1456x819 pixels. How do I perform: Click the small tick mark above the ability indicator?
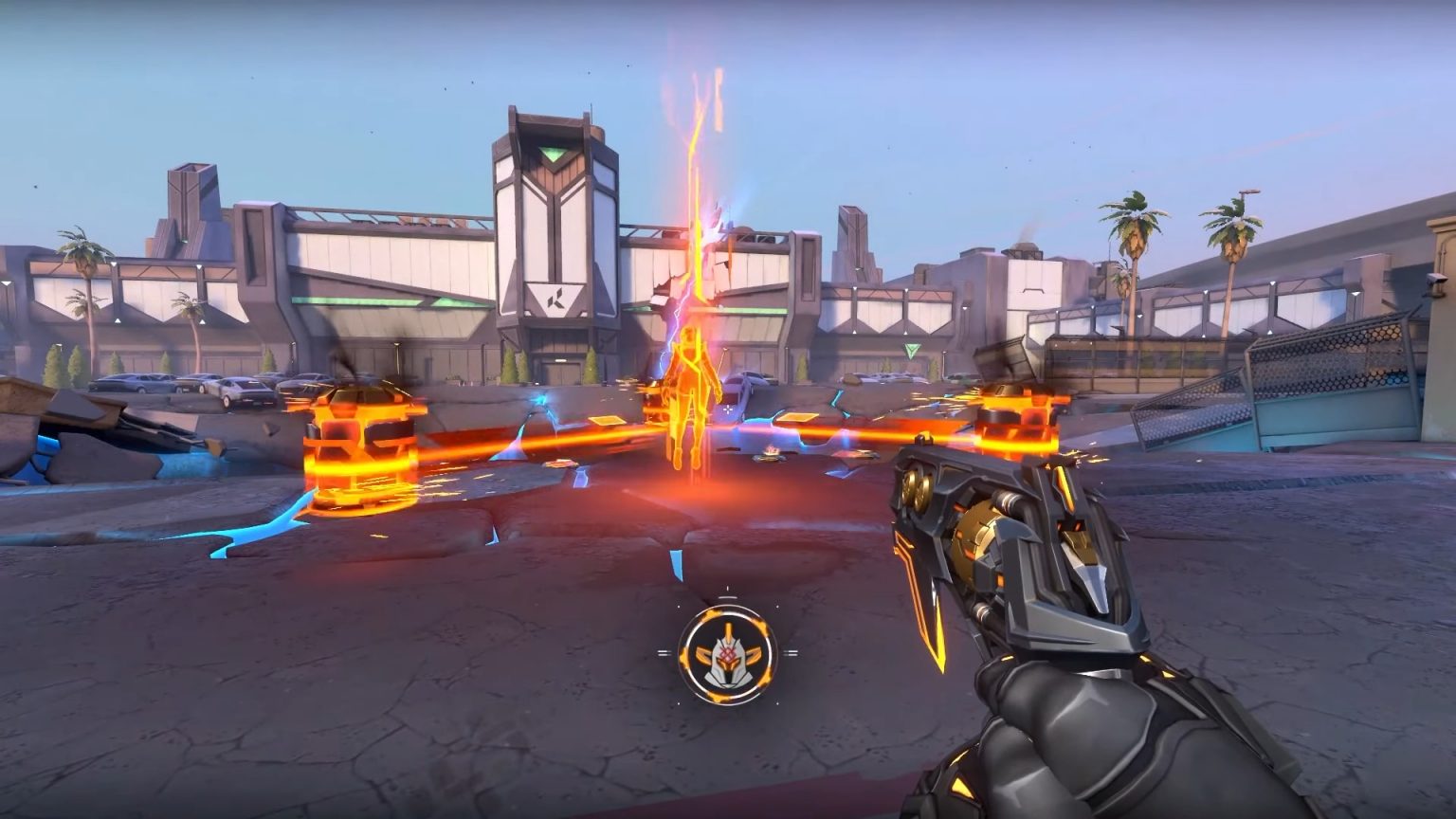tap(727, 589)
